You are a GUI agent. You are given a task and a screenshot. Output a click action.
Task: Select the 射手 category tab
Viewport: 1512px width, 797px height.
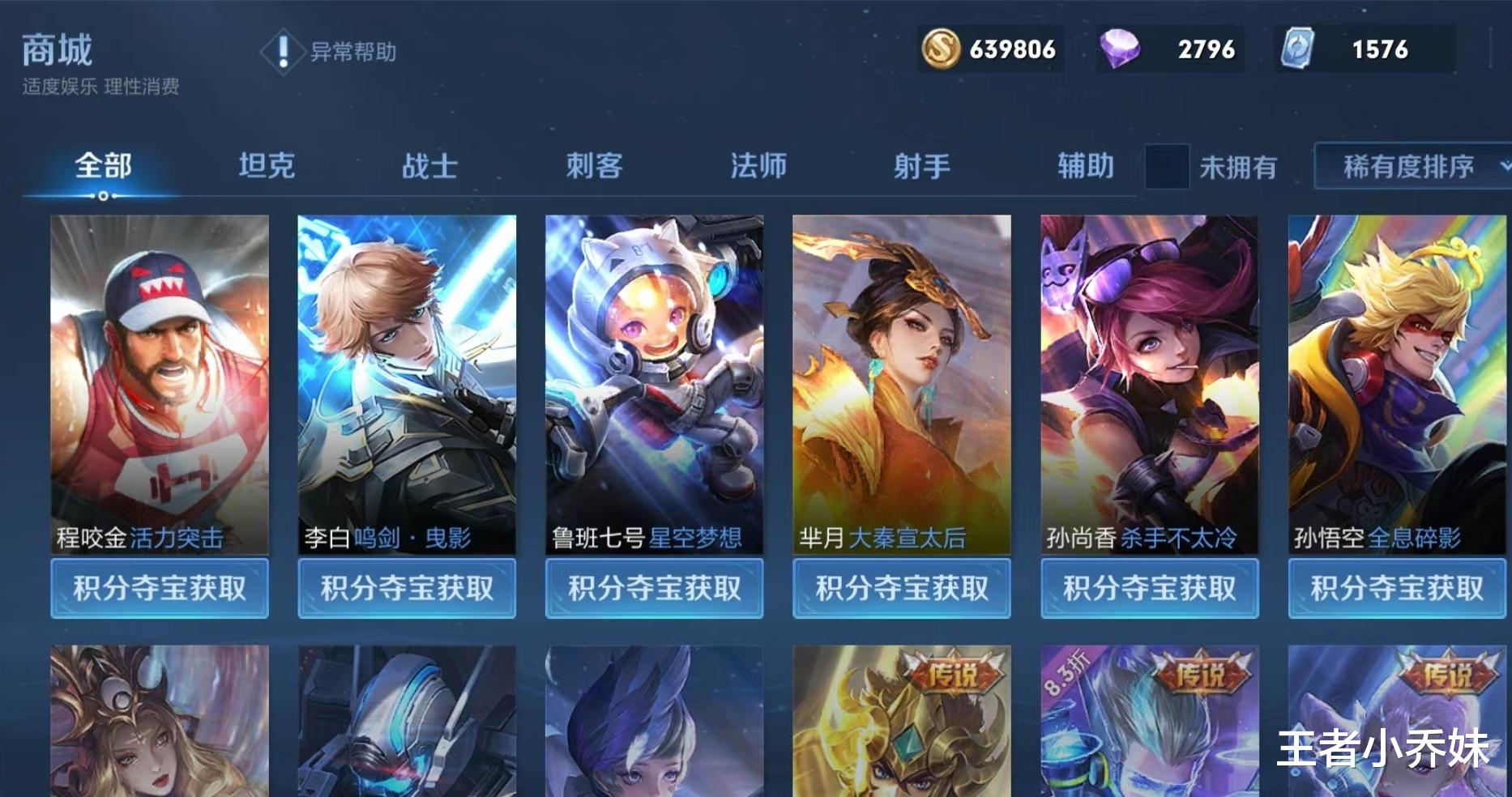pyautogui.click(x=921, y=166)
